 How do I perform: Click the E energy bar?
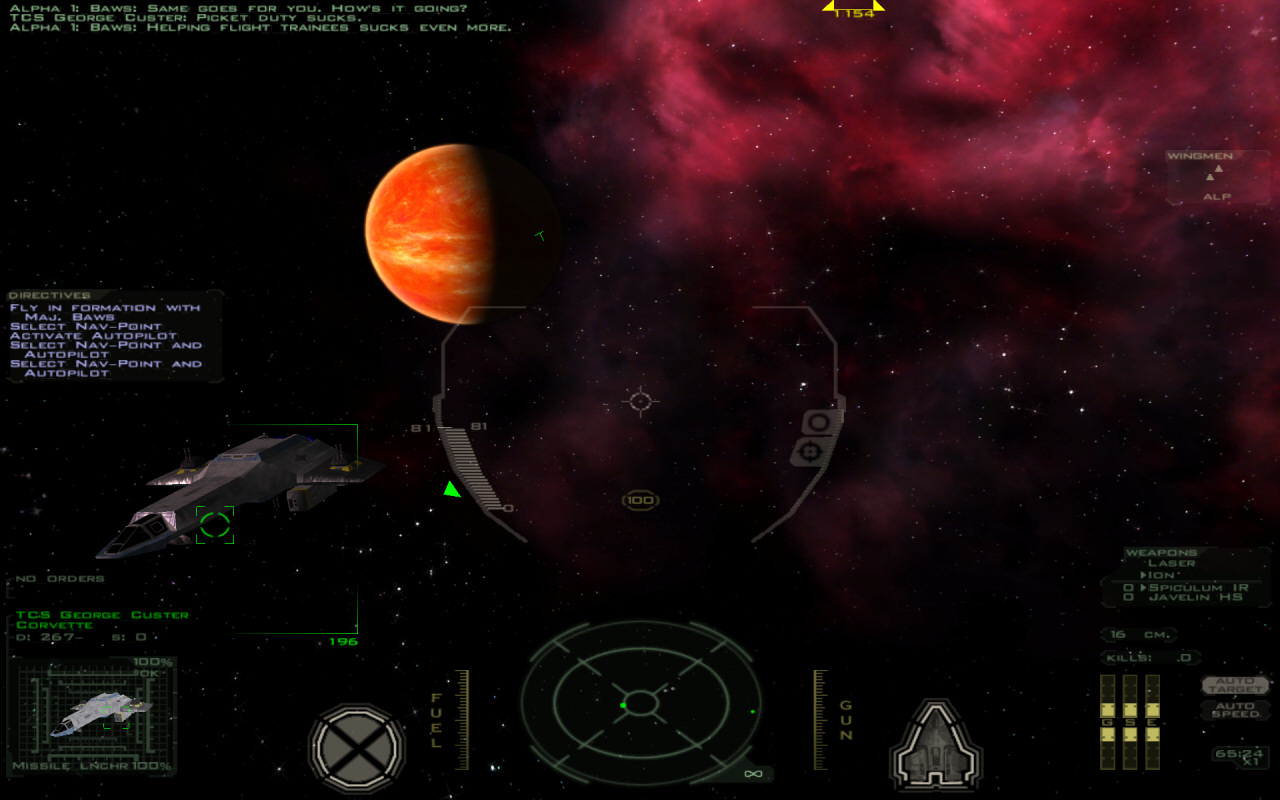pos(1152,722)
